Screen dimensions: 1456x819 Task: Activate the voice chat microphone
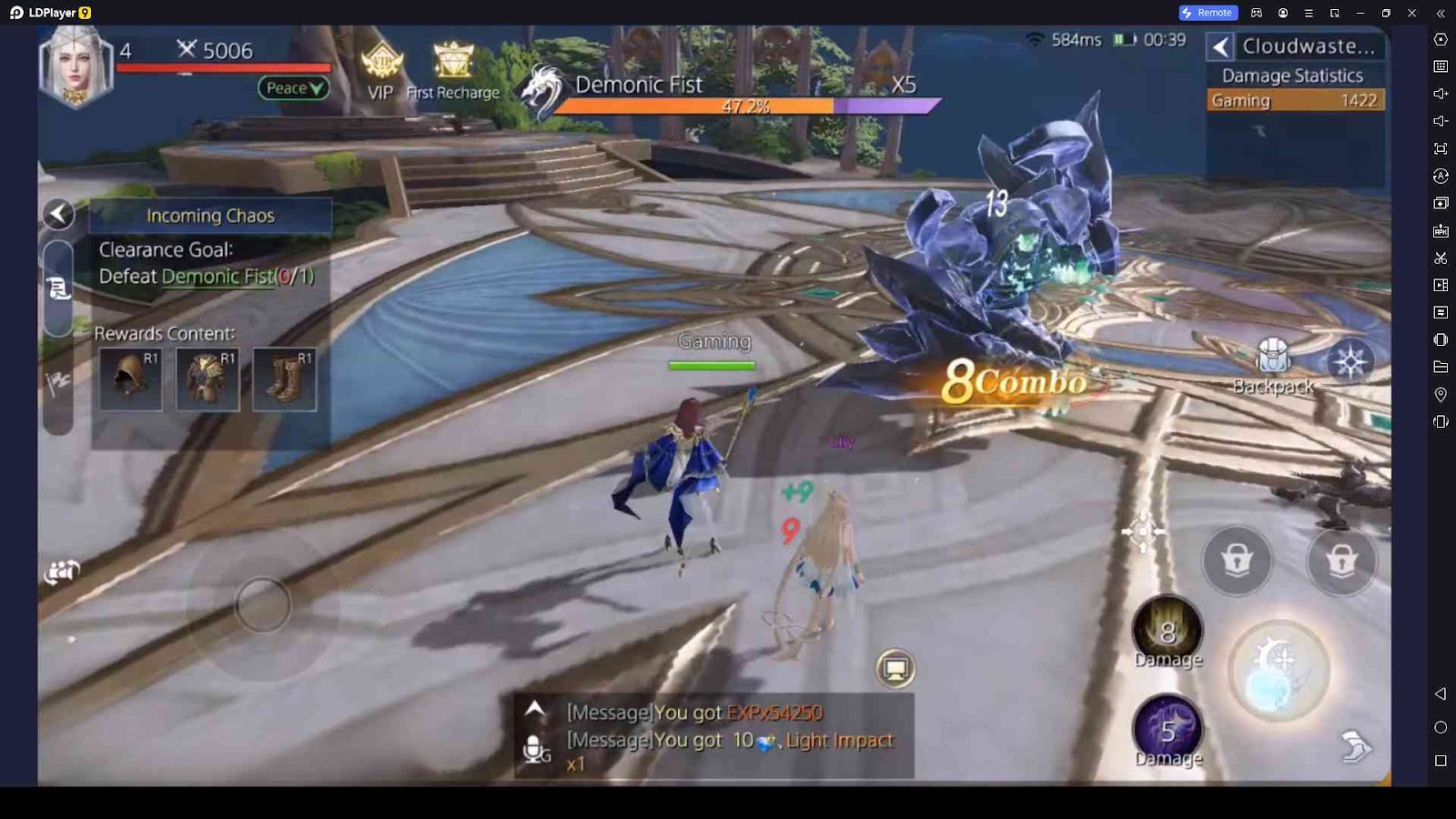pyautogui.click(x=536, y=749)
